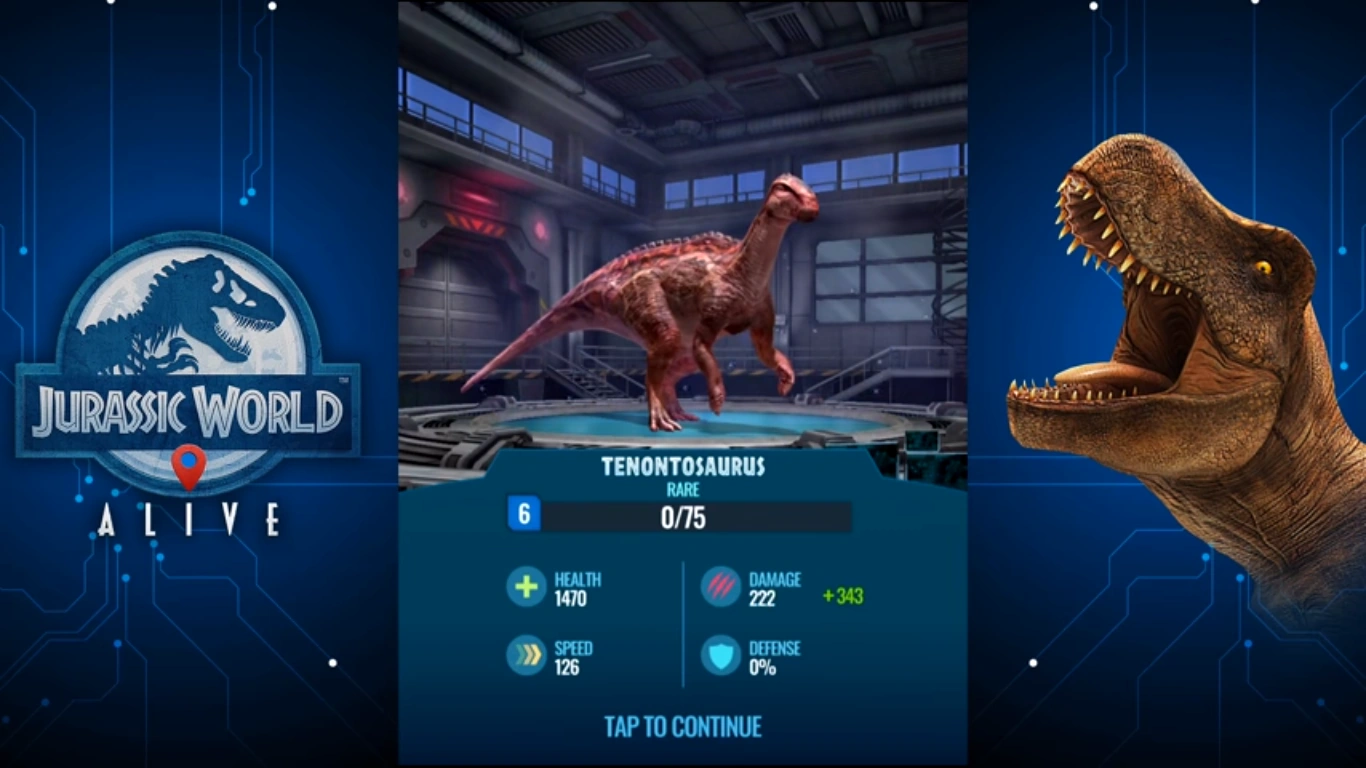1366x768 pixels.
Task: Click the Health plus icon
Action: (x=525, y=585)
